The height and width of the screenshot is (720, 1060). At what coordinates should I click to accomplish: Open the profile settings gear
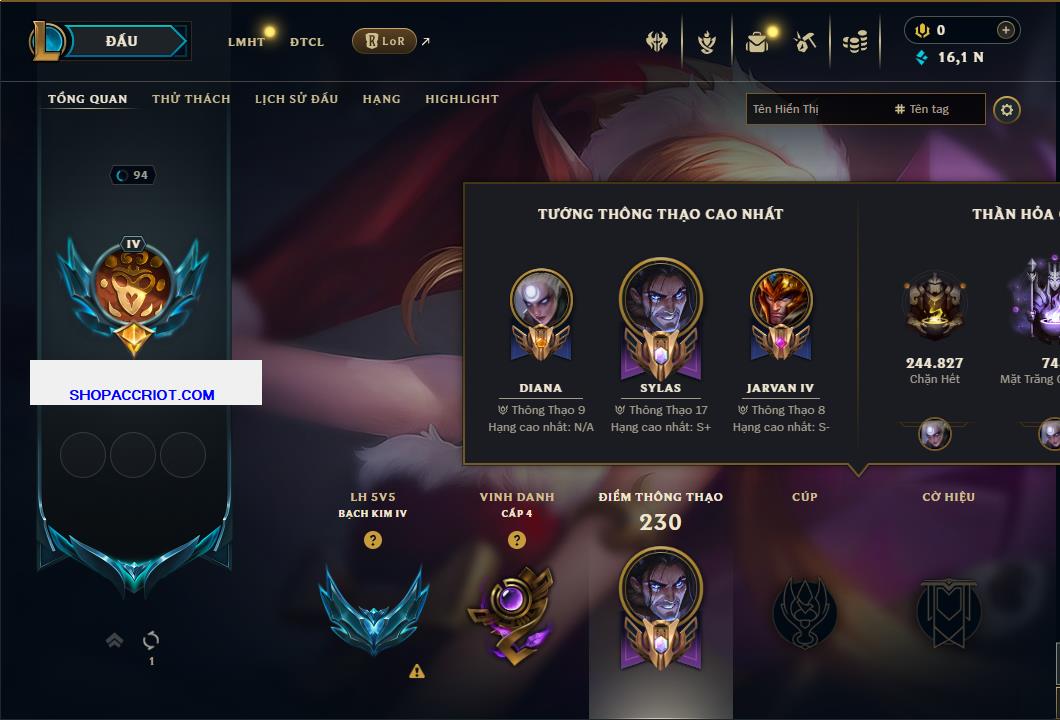click(1007, 109)
